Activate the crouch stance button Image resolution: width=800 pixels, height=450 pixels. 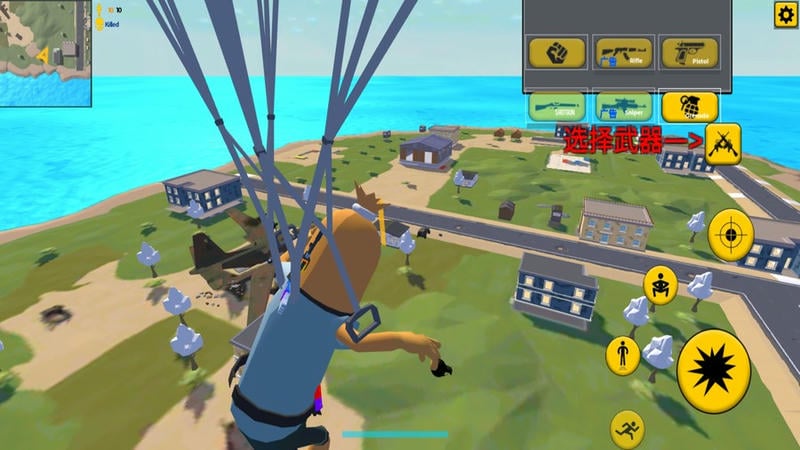click(660, 285)
